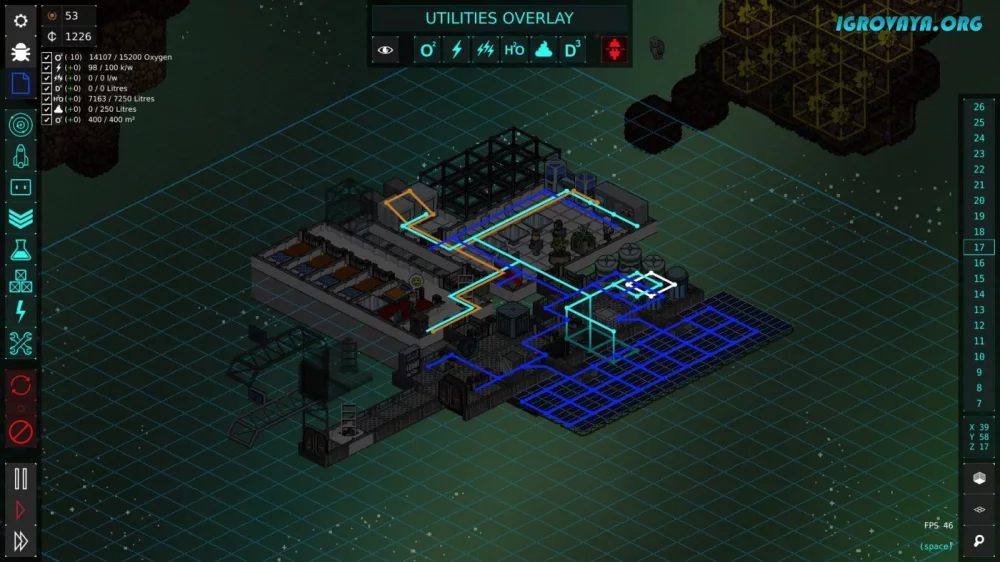The image size is (1000, 562).
Task: Open the research flask menu
Action: [x=20, y=250]
